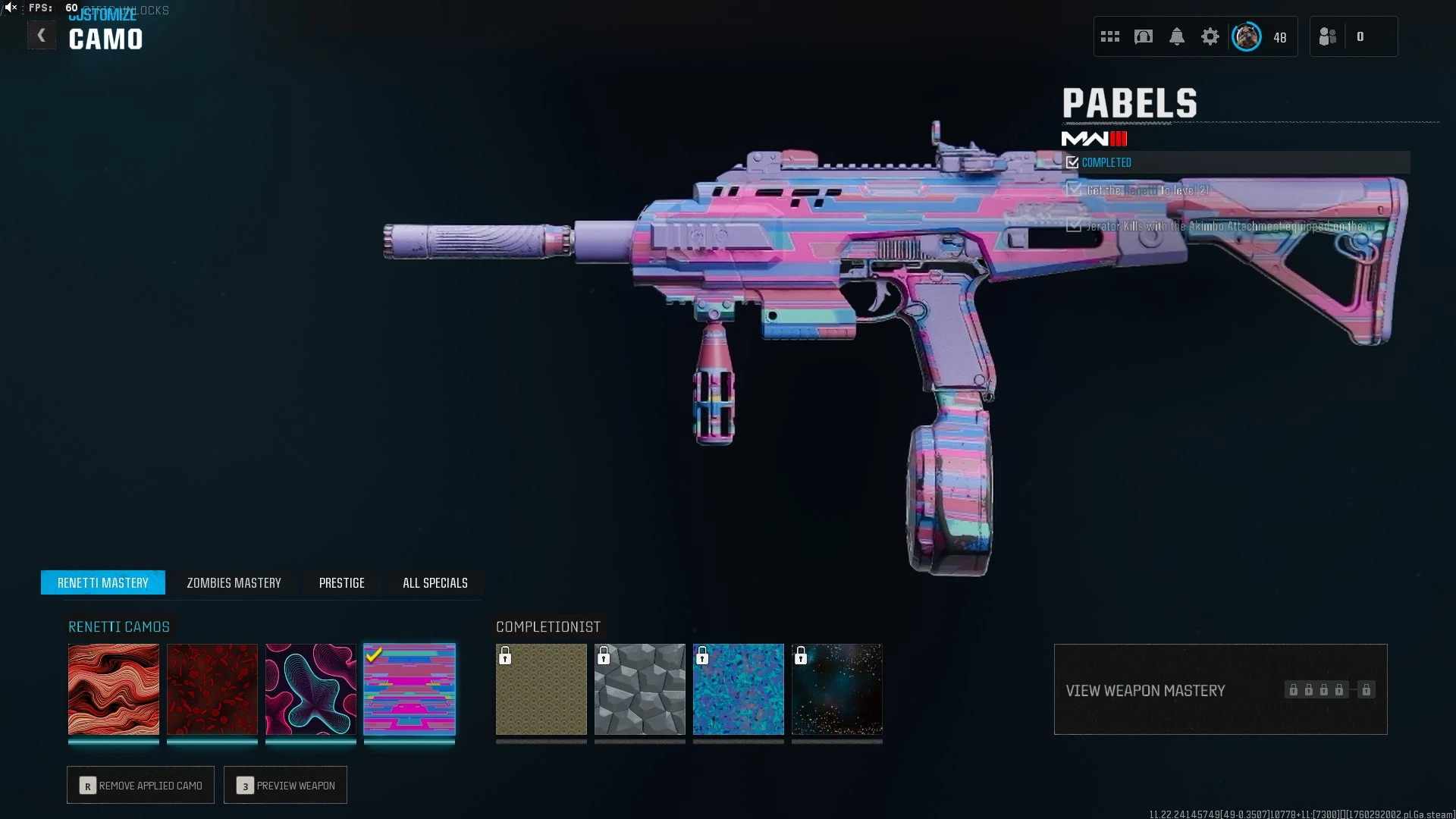Choose the orange wavy lines camo
1456x819 pixels.
(114, 689)
